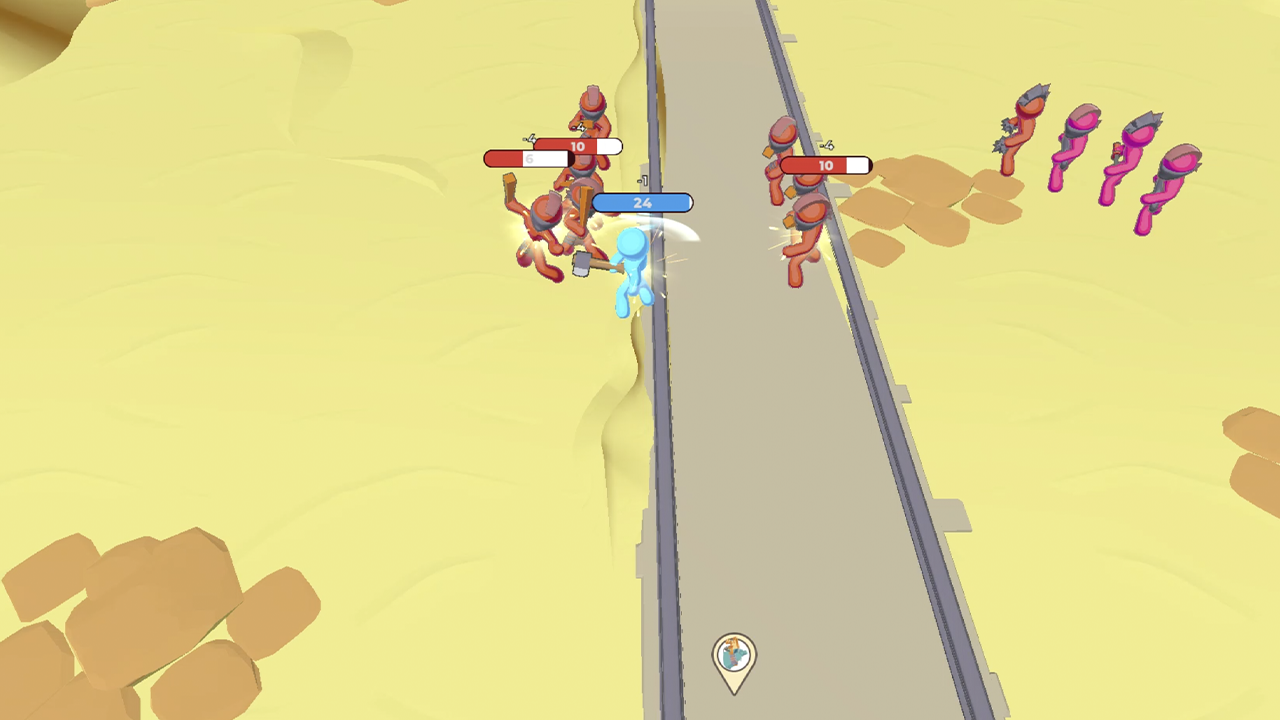Click the -1 damage number beside the blue bar
Image resolution: width=1280 pixels, height=720 pixels.
click(641, 180)
